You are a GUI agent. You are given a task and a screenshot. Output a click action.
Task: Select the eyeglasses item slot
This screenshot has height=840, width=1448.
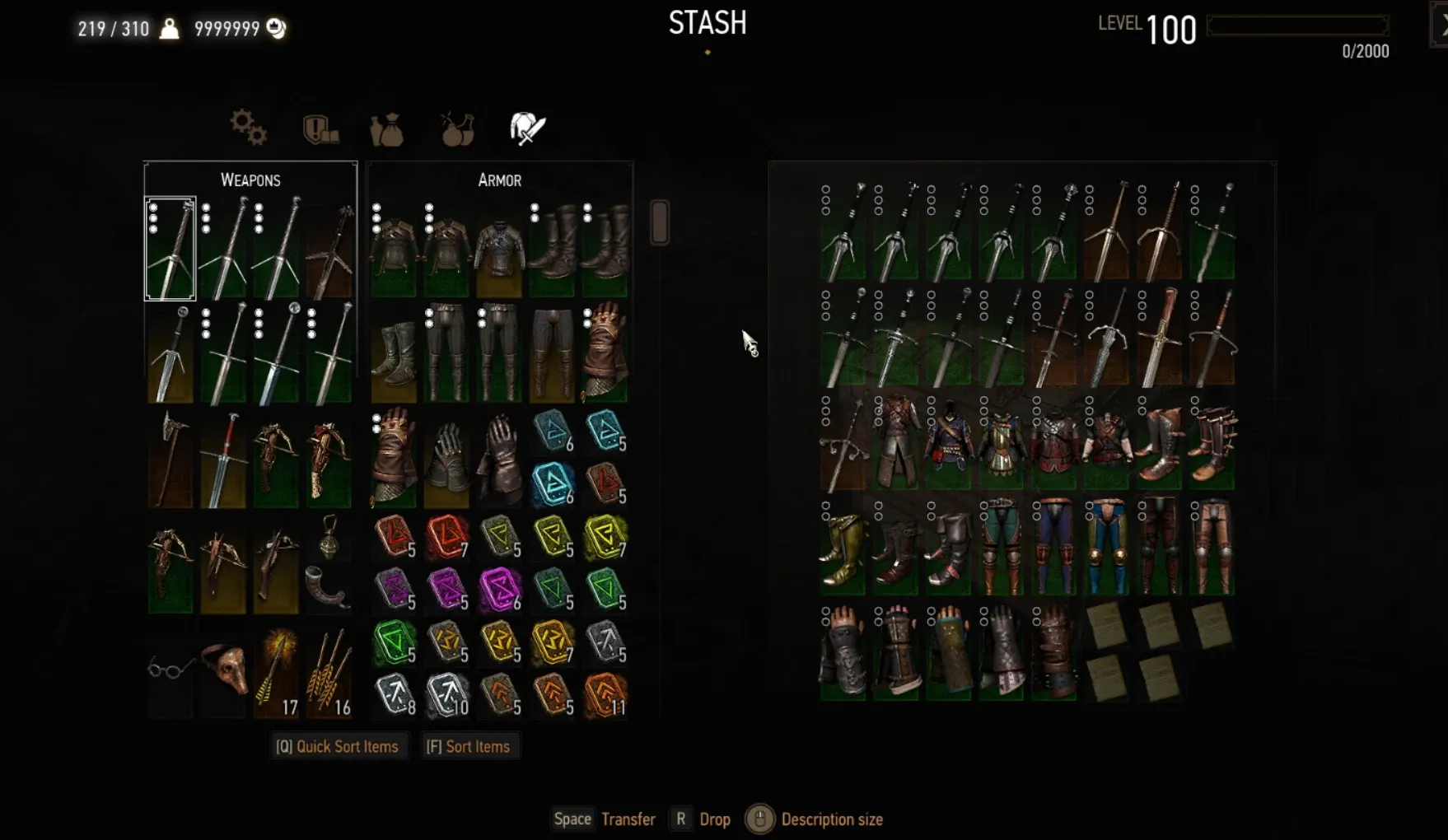(x=170, y=669)
